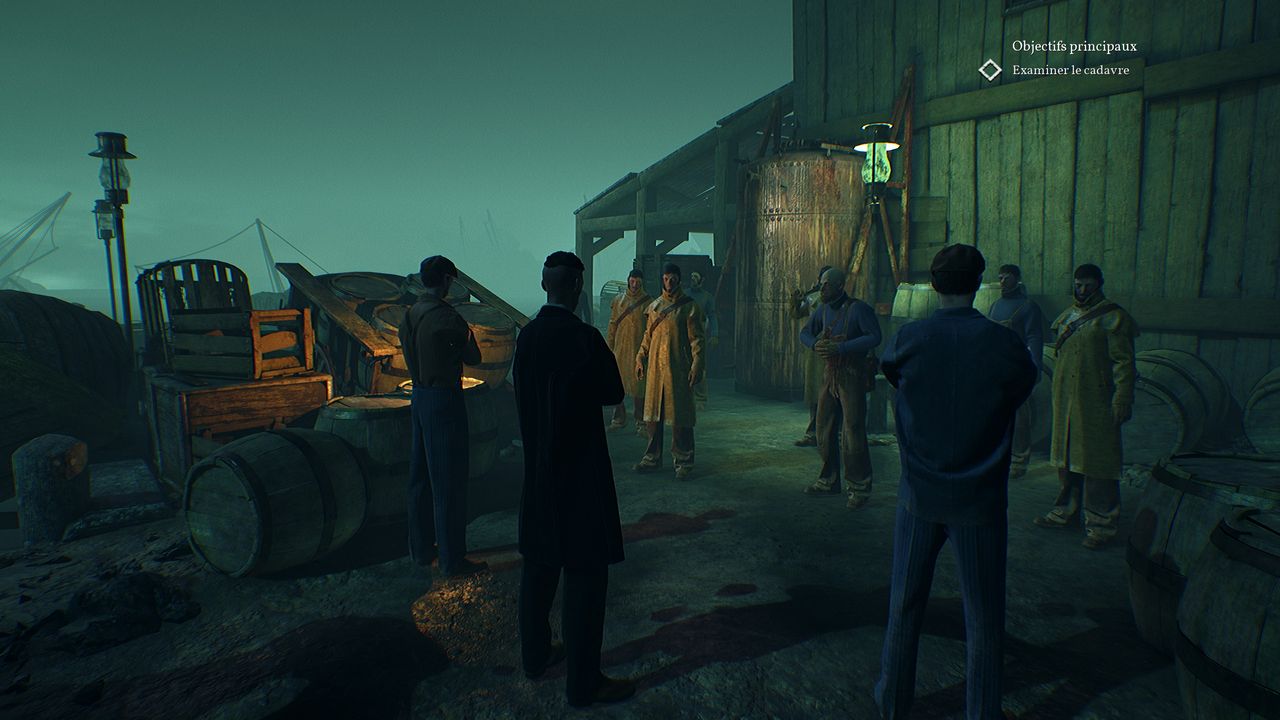The height and width of the screenshot is (720, 1280).
Task: Select the 'Examiner le cadavre' objective
Action: coord(1070,70)
